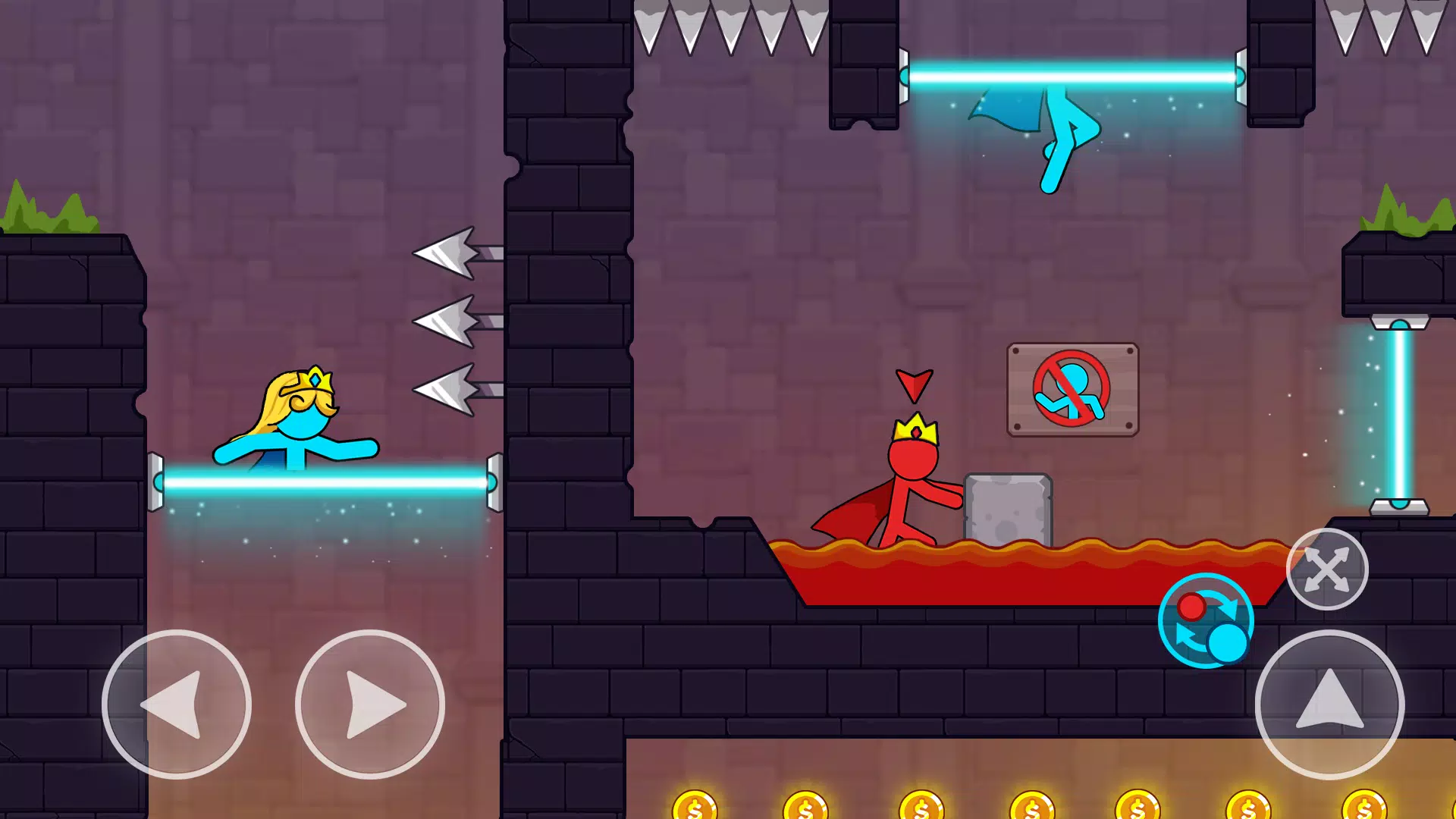This screenshot has height=819, width=1456.
Task: Select the red heart indicator above the red stickman
Action: [x=915, y=385]
